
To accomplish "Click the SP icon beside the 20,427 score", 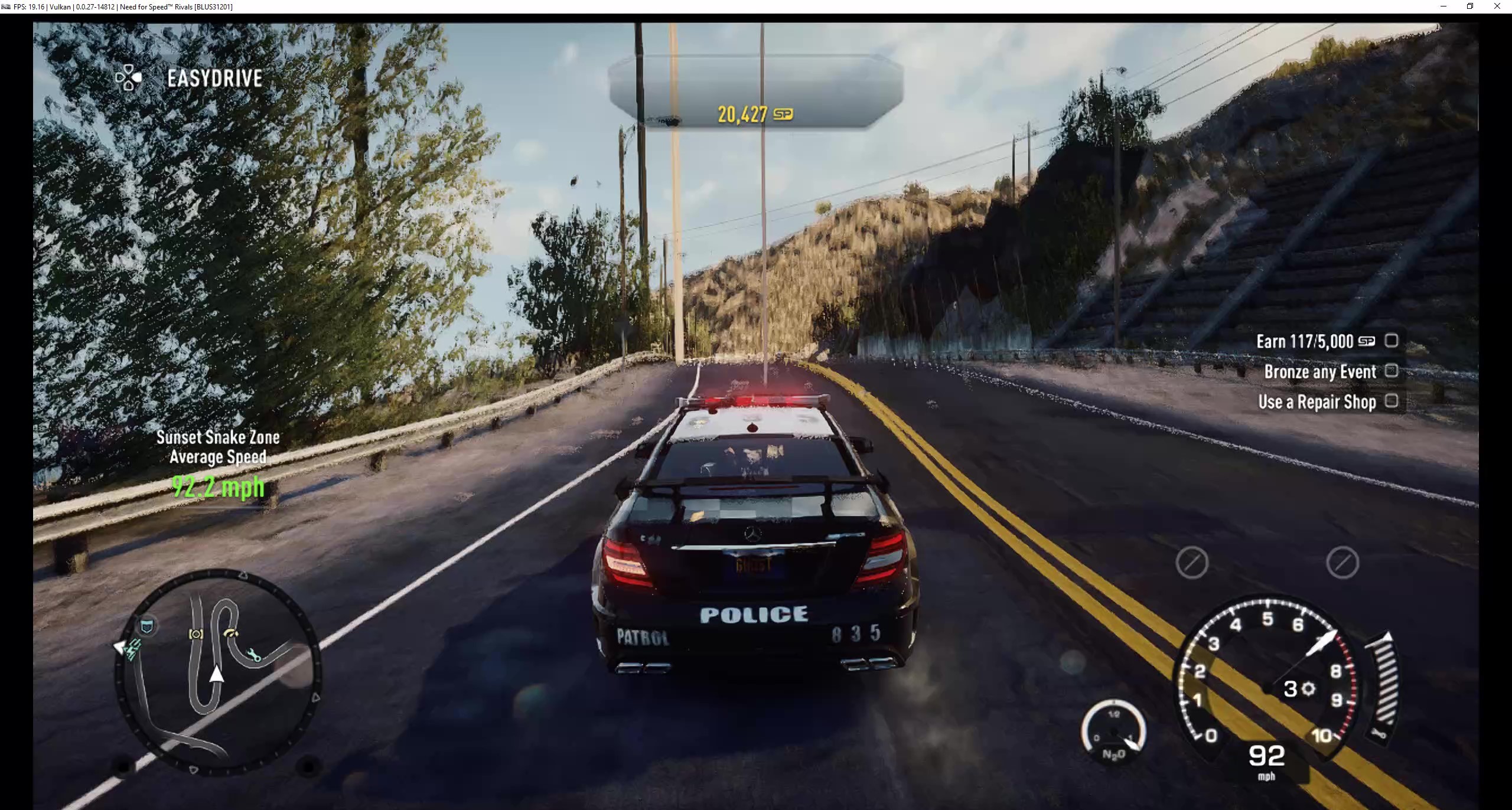I will click(783, 113).
